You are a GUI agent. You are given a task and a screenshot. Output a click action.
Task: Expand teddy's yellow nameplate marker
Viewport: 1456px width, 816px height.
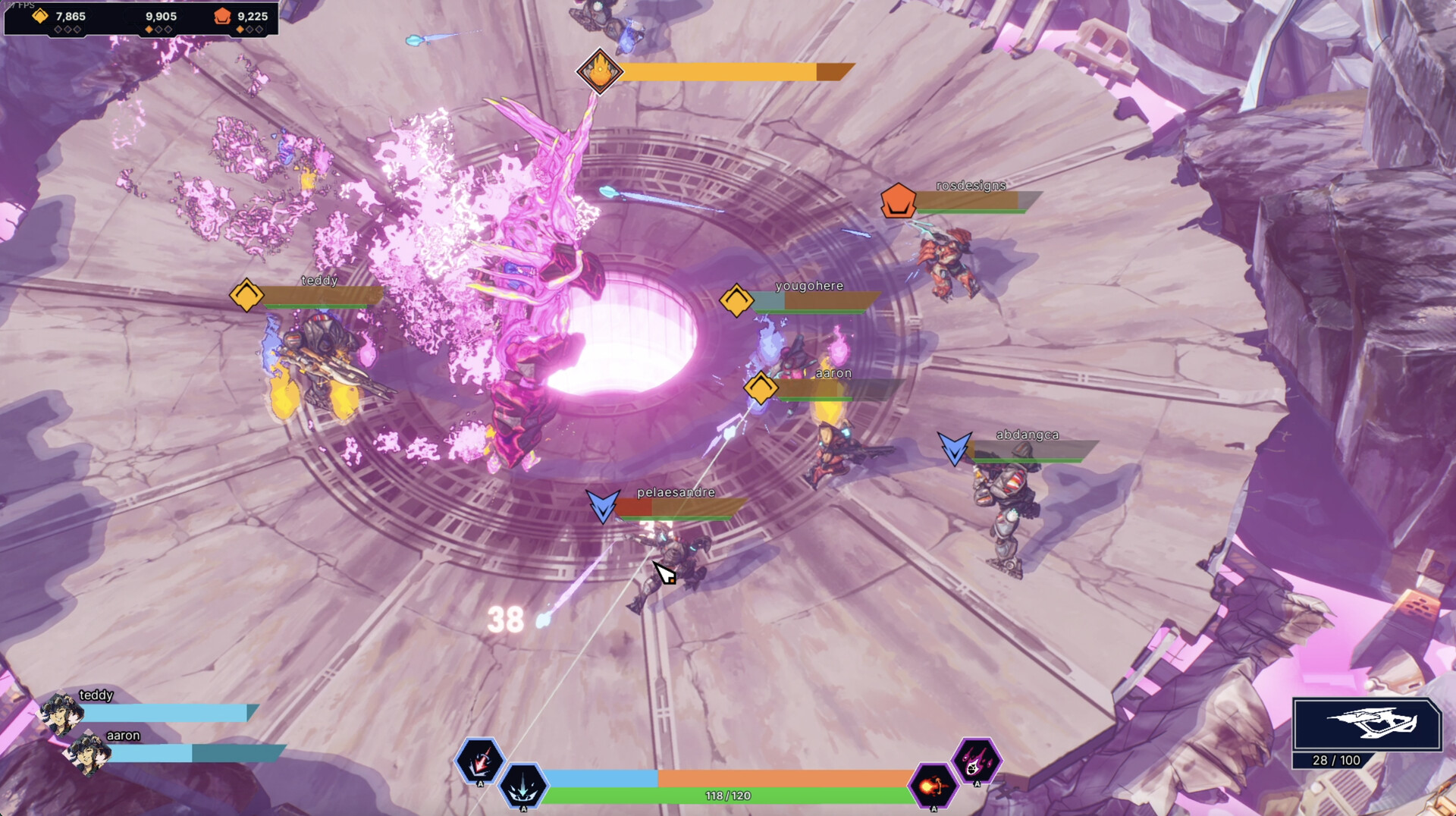click(x=246, y=296)
